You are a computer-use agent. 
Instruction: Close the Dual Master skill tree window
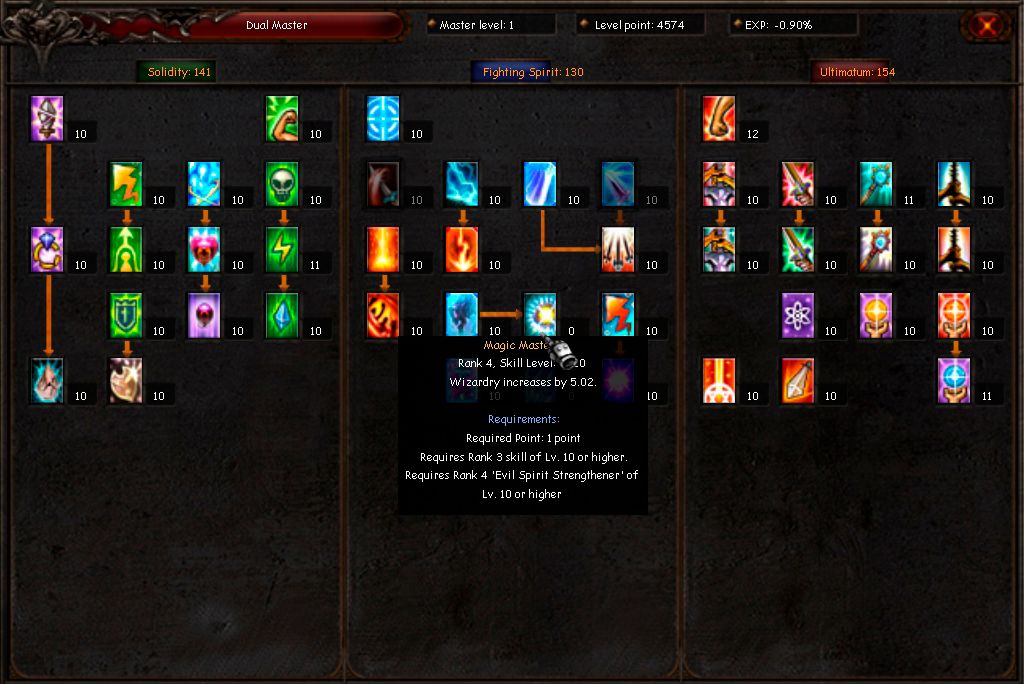point(986,26)
